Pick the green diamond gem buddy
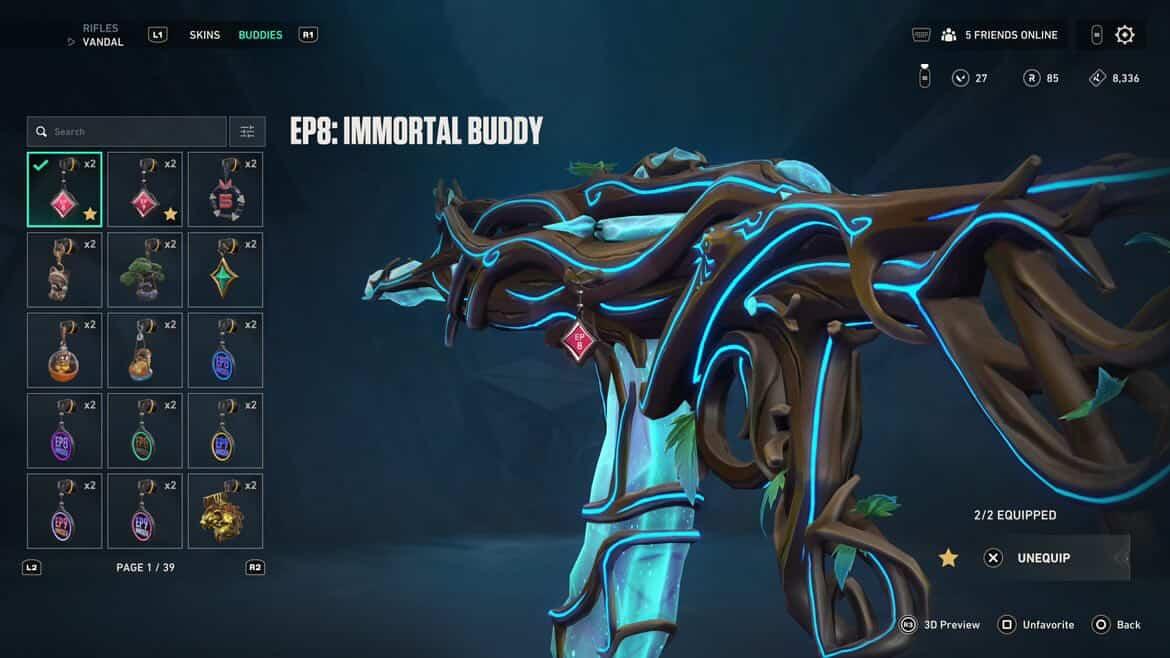Image resolution: width=1170 pixels, height=658 pixels. tap(225, 270)
